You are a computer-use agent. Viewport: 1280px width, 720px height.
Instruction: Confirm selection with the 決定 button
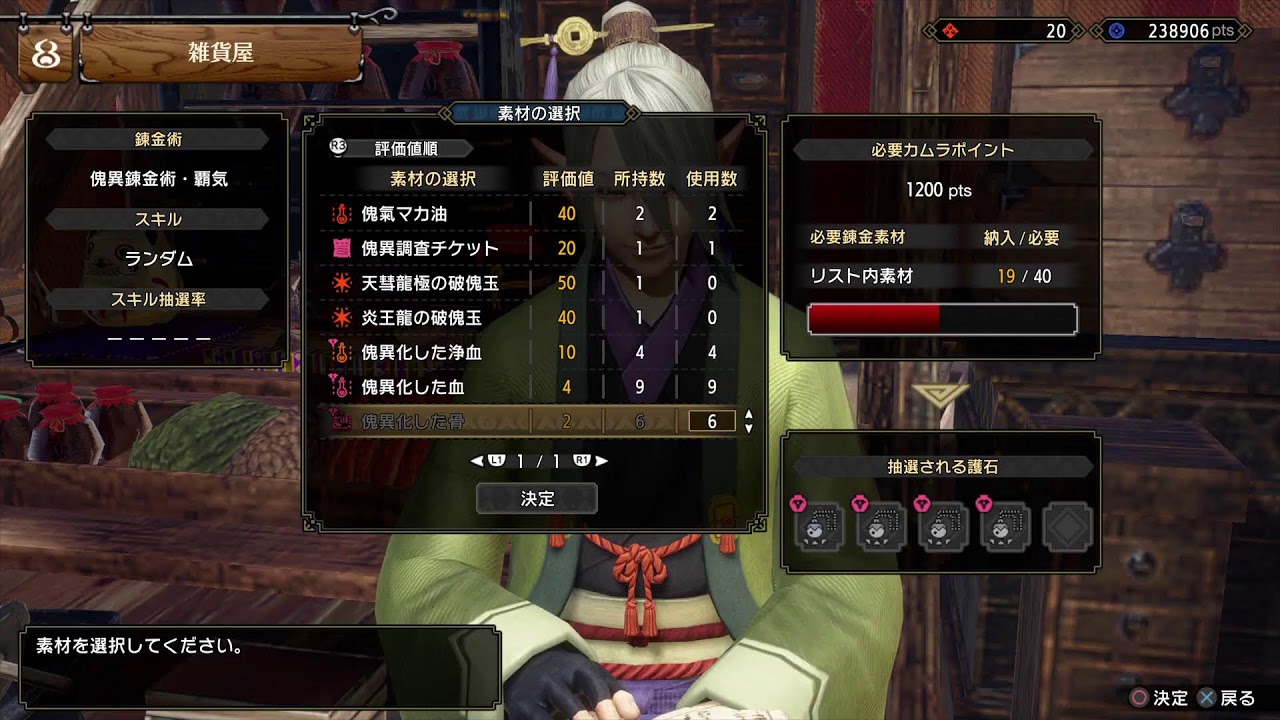pyautogui.click(x=537, y=498)
